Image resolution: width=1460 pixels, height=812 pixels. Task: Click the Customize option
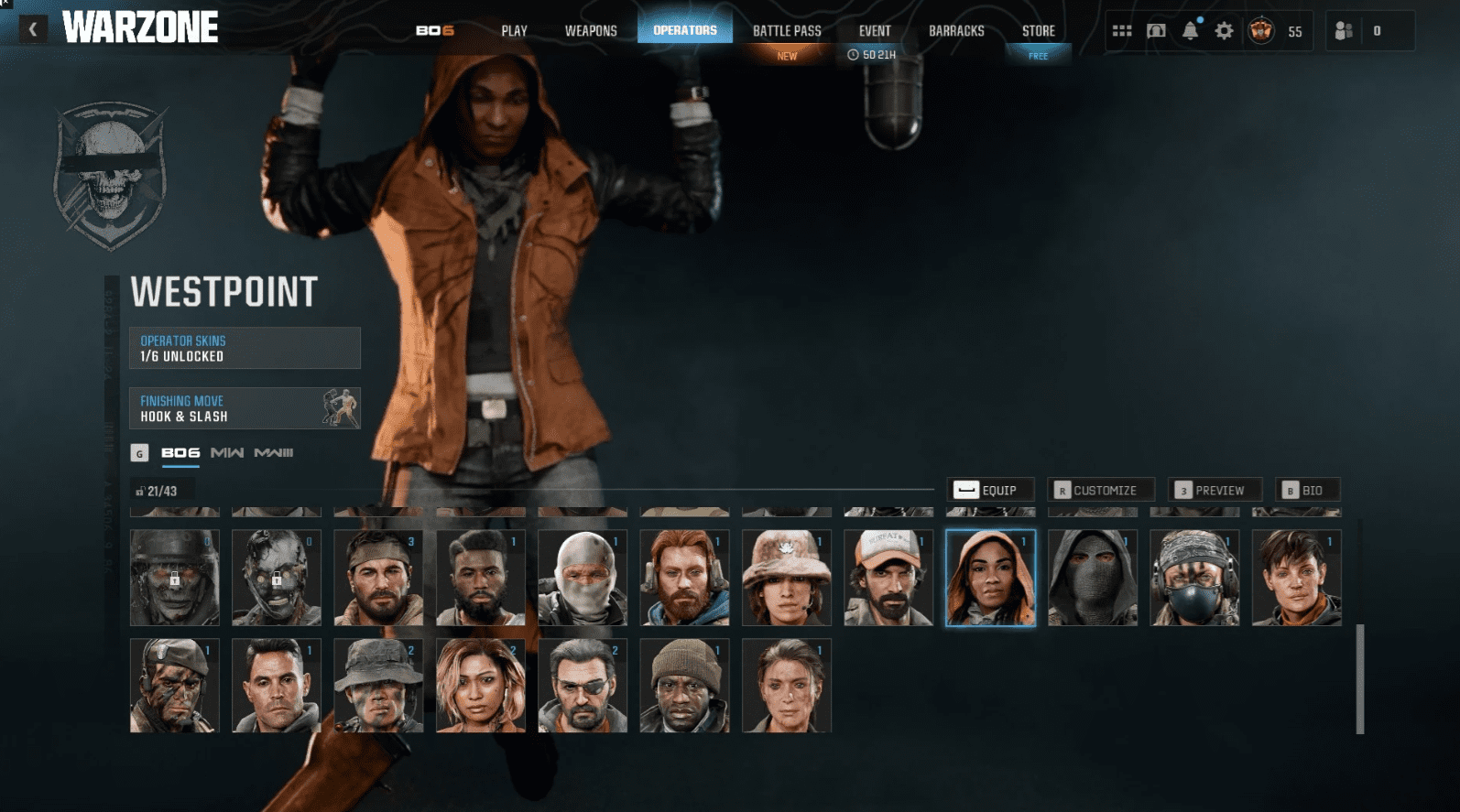(x=1100, y=490)
